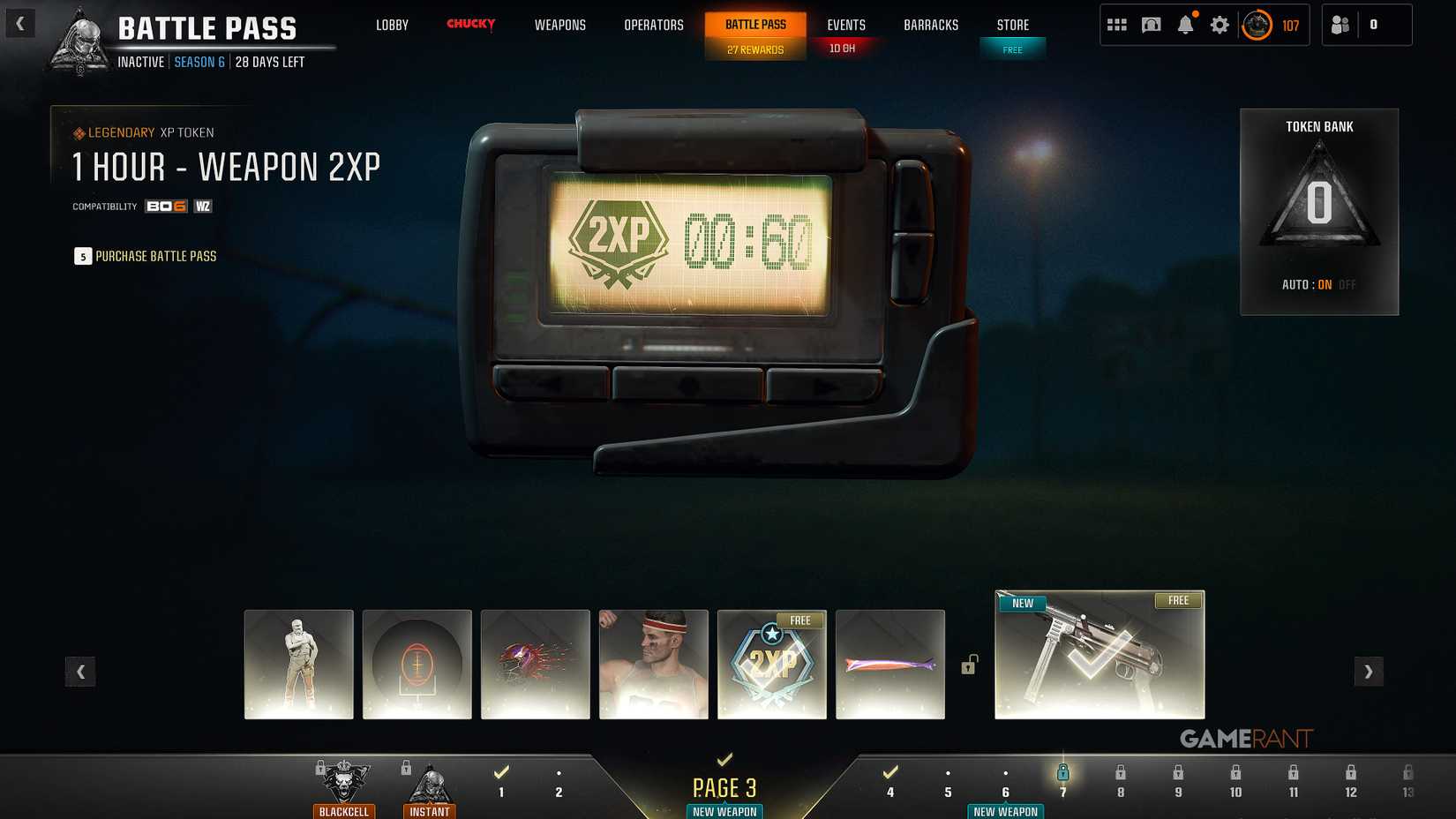Switch to the EVENTS tab
Viewport: 1456px width, 819px height.
coord(844,25)
